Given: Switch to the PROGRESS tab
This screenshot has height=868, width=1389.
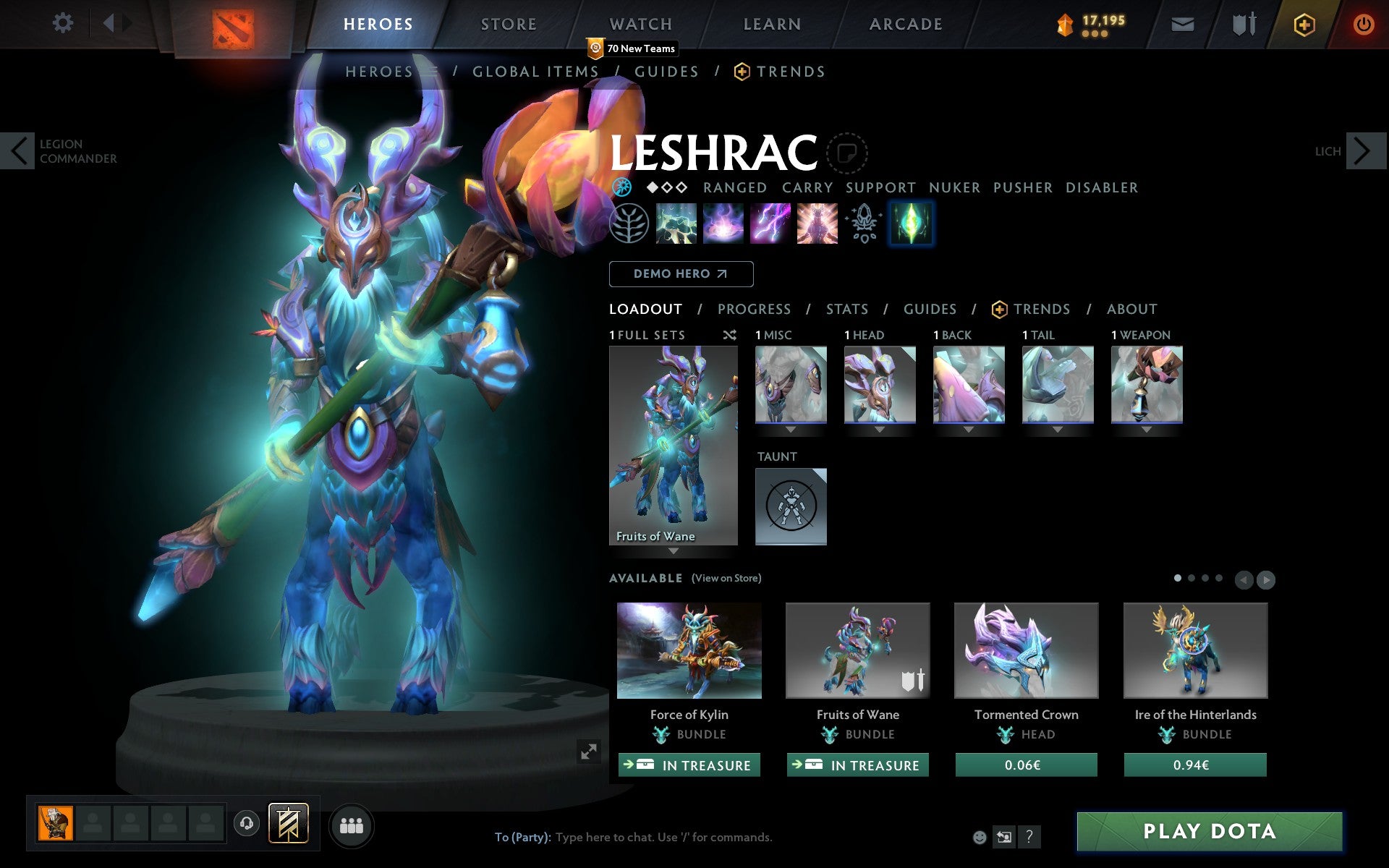Looking at the screenshot, I should tap(754, 309).
